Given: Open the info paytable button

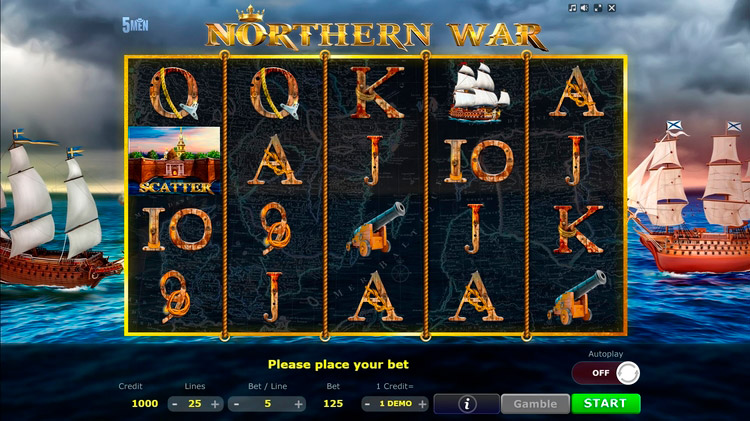Looking at the screenshot, I should (466, 404).
